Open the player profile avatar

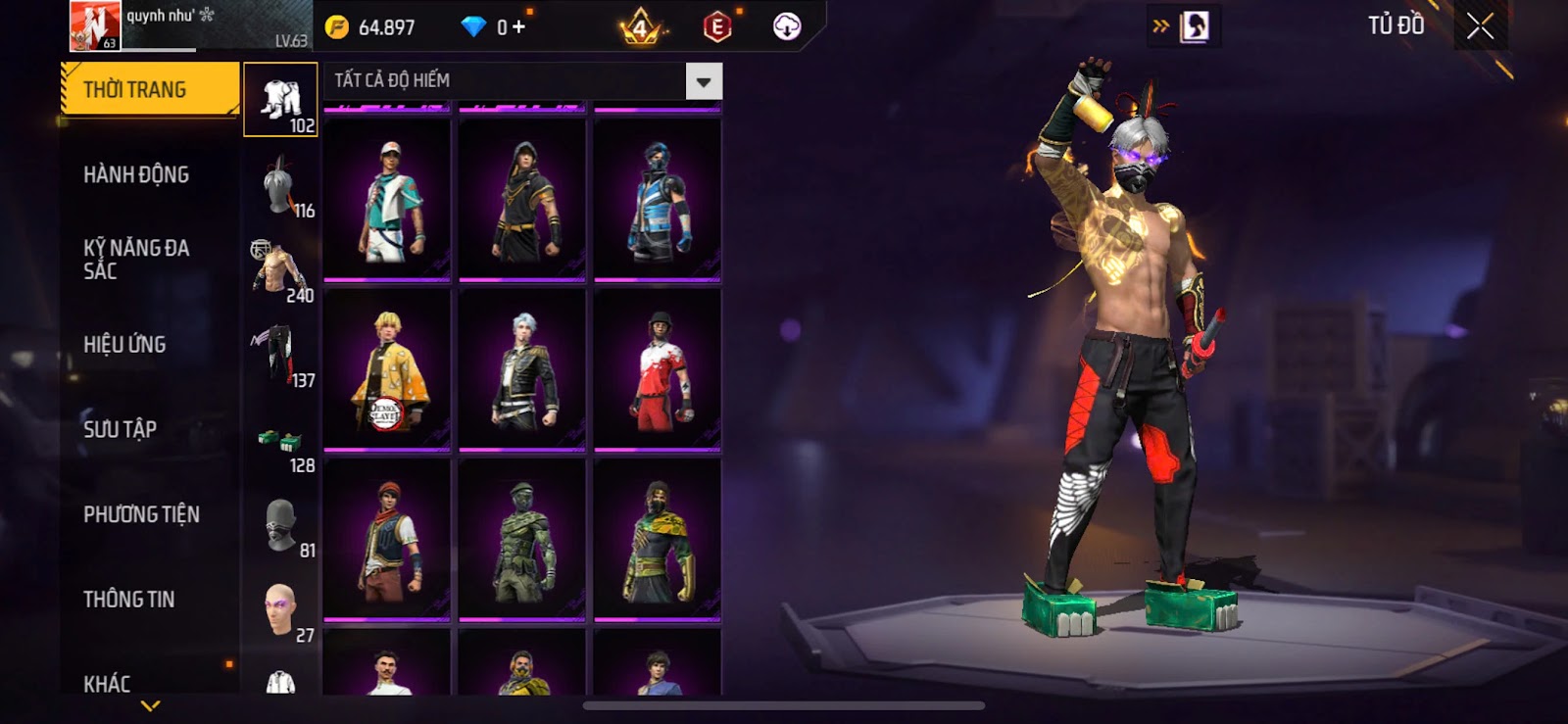[x=95, y=25]
